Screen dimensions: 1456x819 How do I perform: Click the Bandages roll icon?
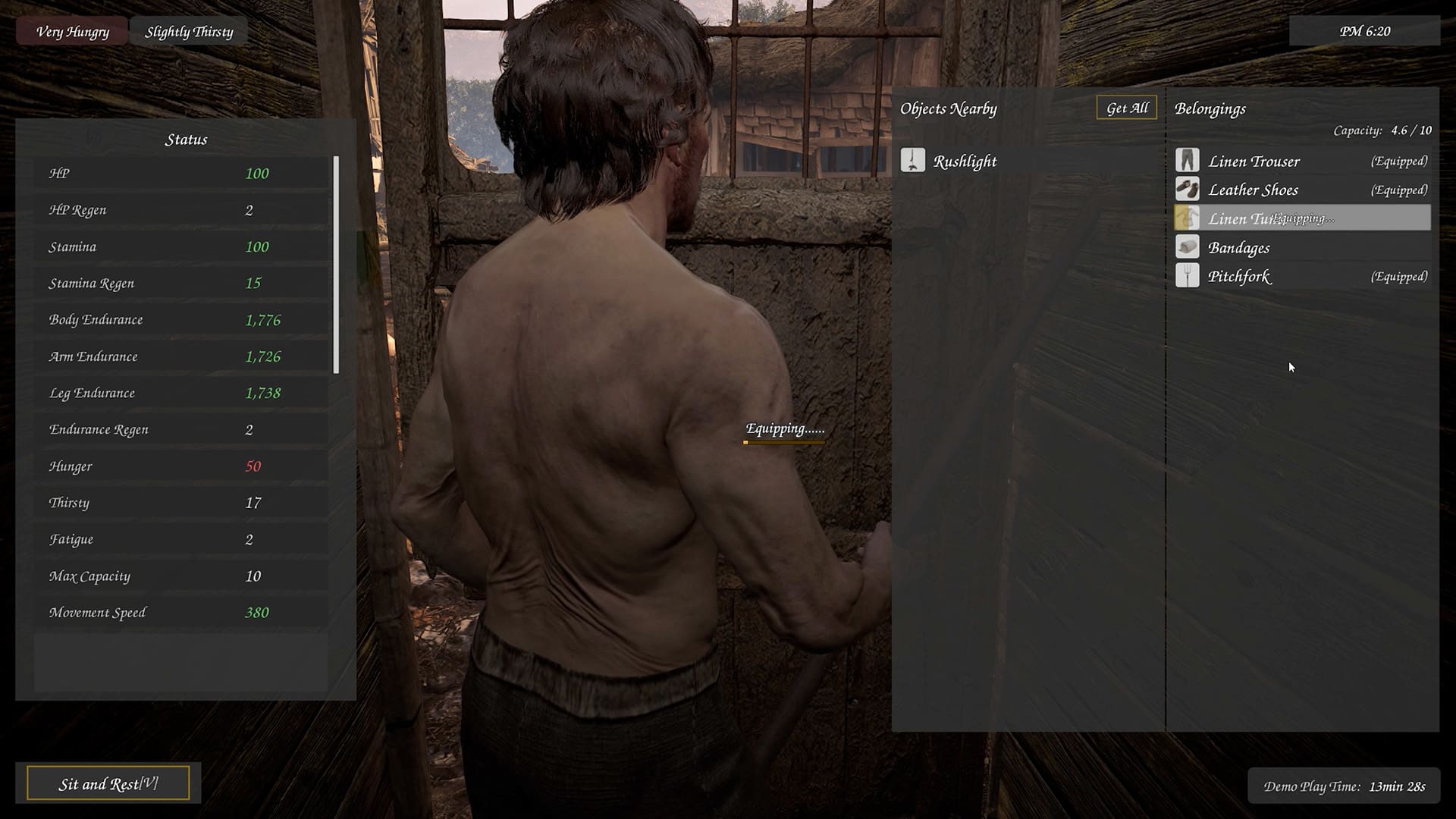1188,247
